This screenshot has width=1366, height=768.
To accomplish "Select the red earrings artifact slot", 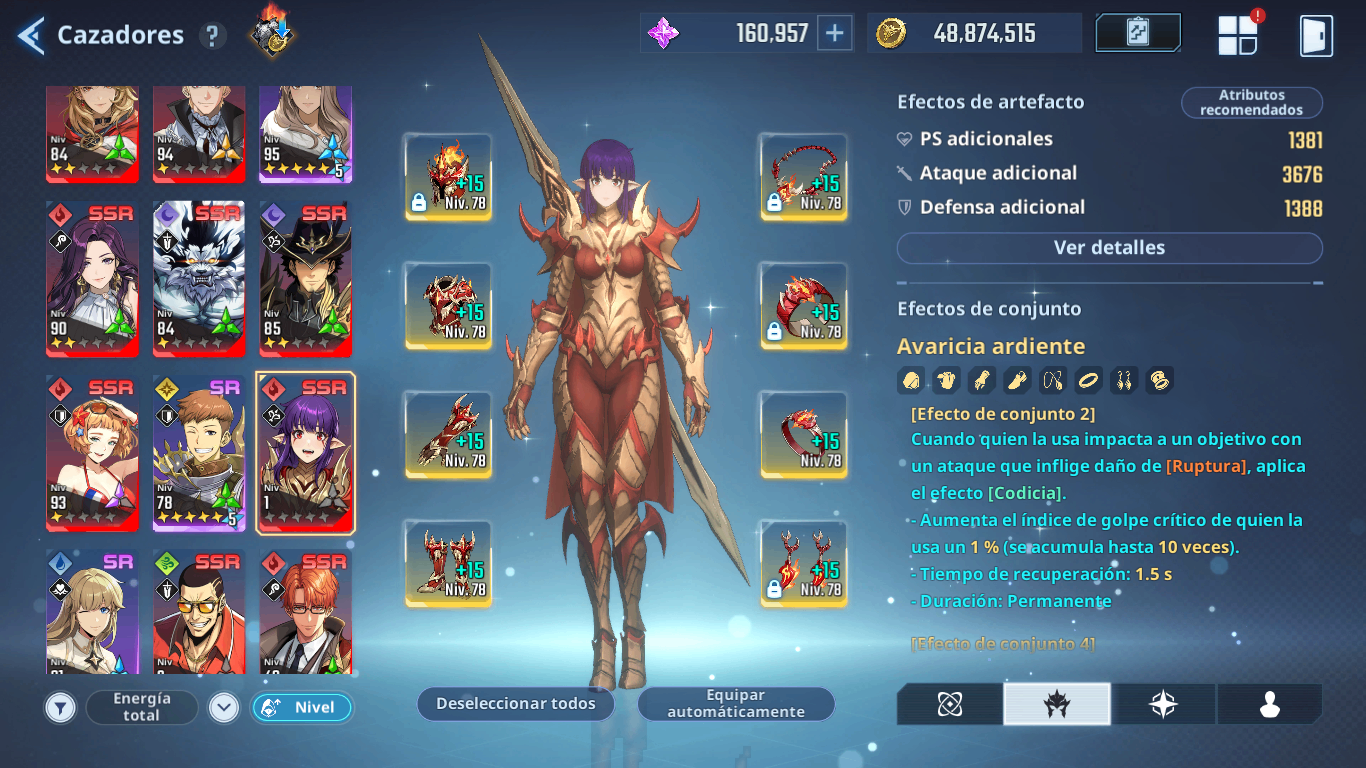I will (804, 563).
